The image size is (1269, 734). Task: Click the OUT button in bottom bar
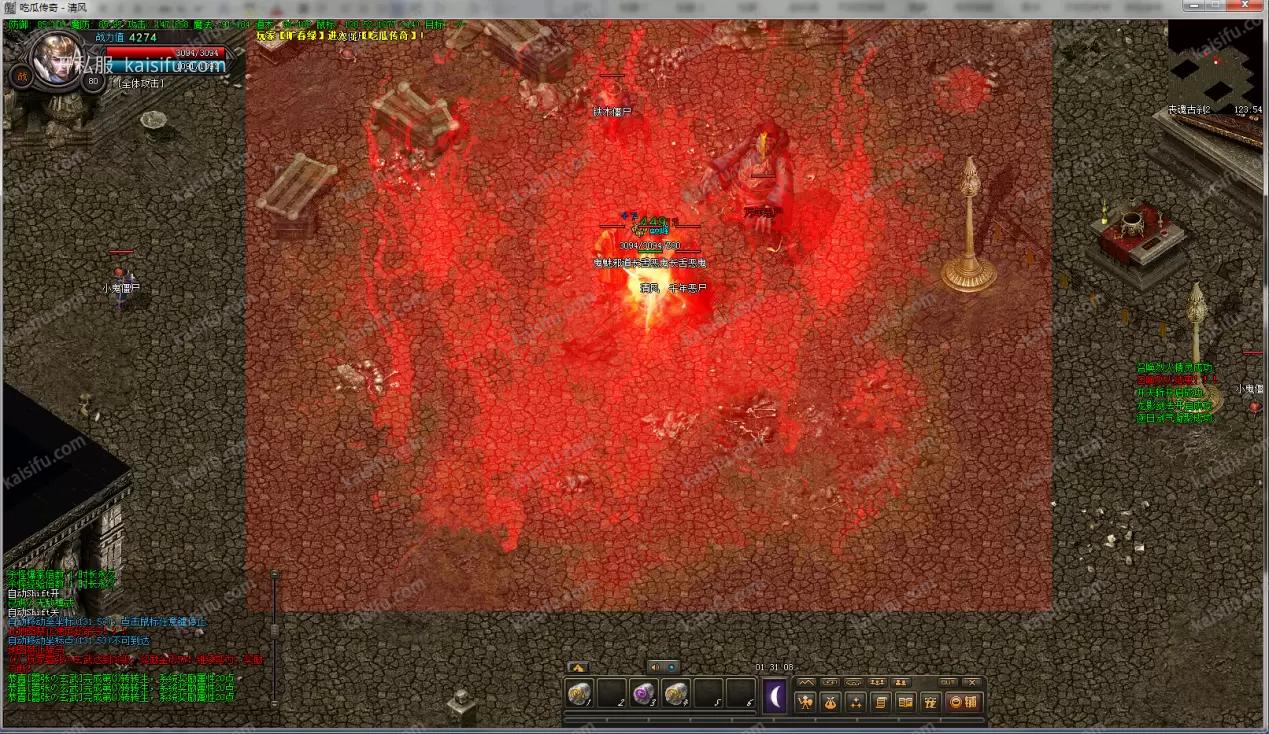[x=948, y=682]
